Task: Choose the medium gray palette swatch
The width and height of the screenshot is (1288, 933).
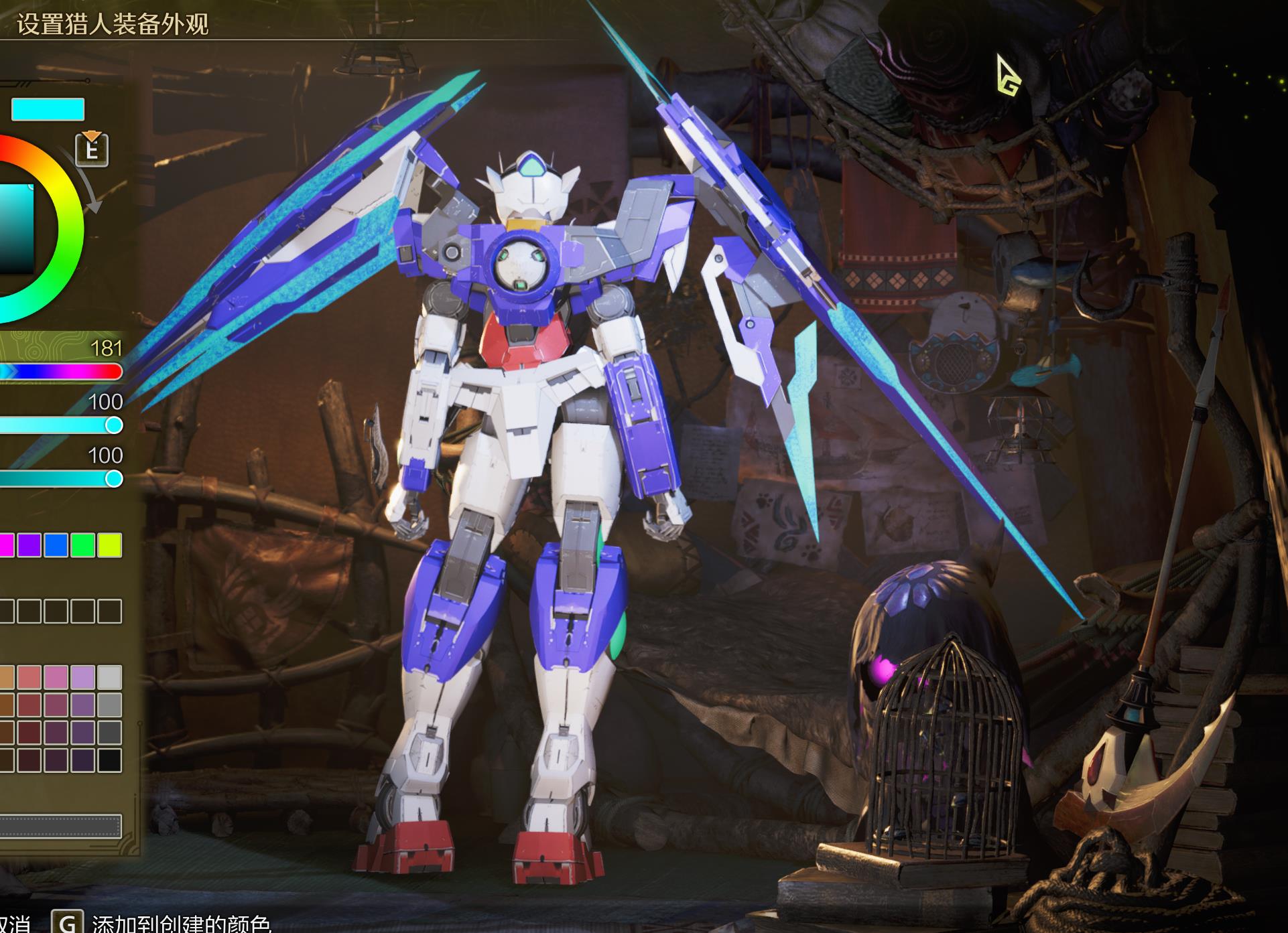Action: 109,705
